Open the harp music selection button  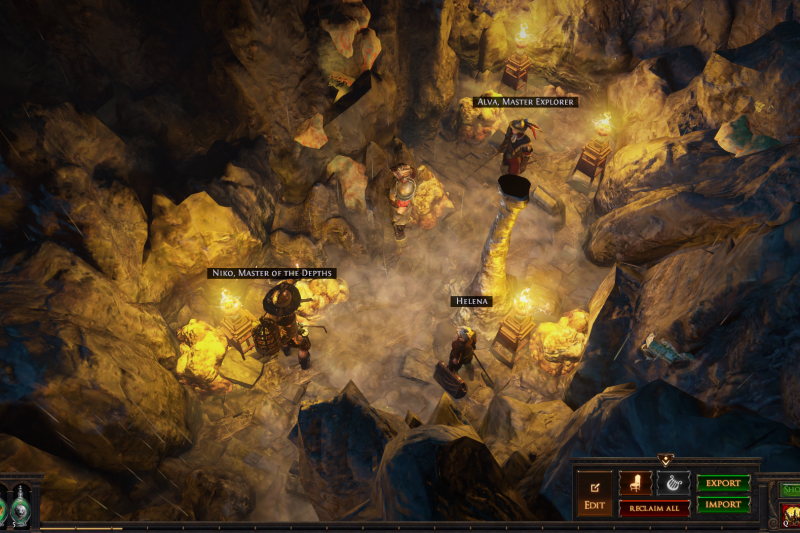point(673,483)
